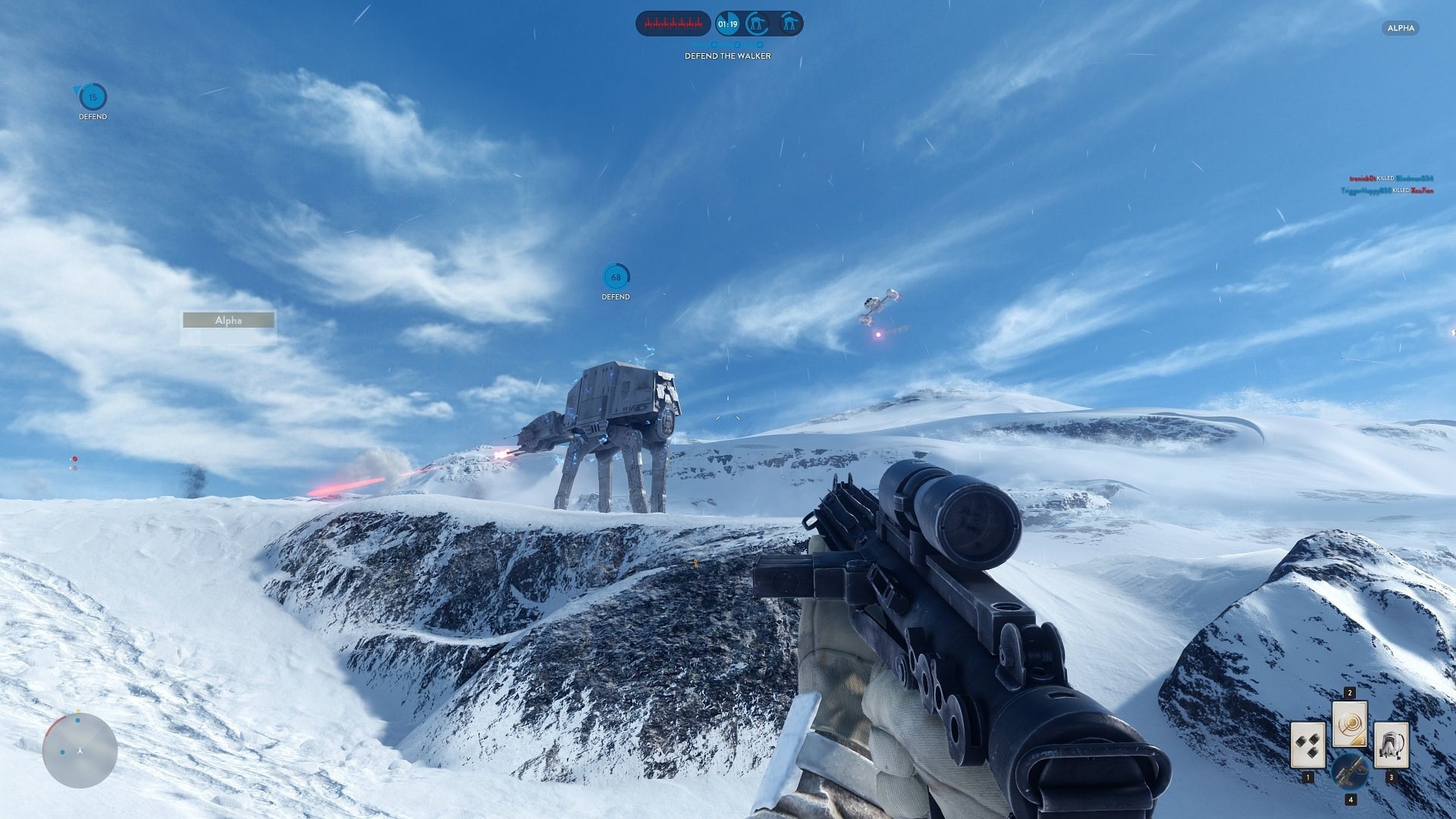Expand the Alpha squad label panel

(x=227, y=320)
